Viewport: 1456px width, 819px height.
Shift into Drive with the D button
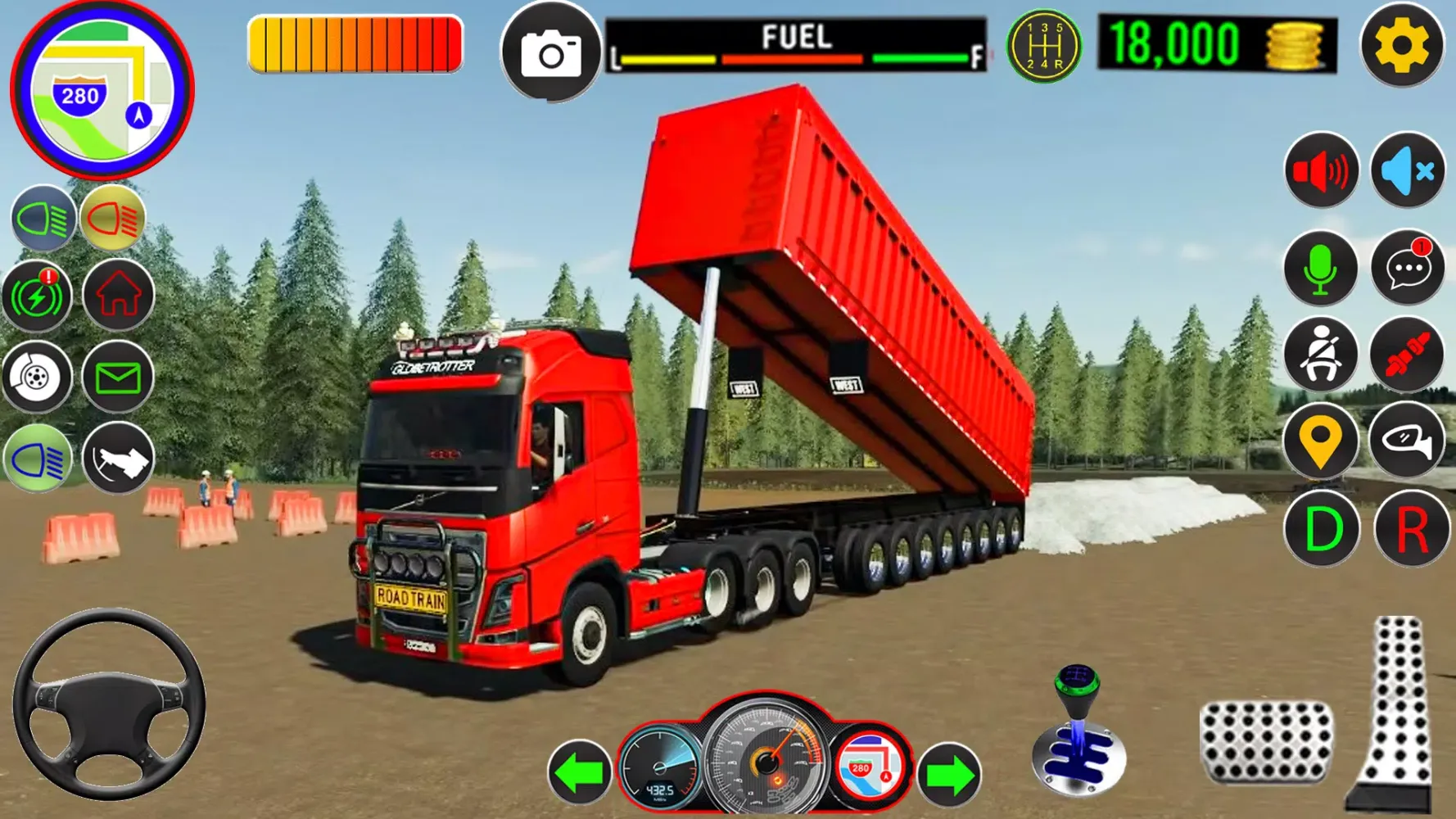pyautogui.click(x=1321, y=529)
